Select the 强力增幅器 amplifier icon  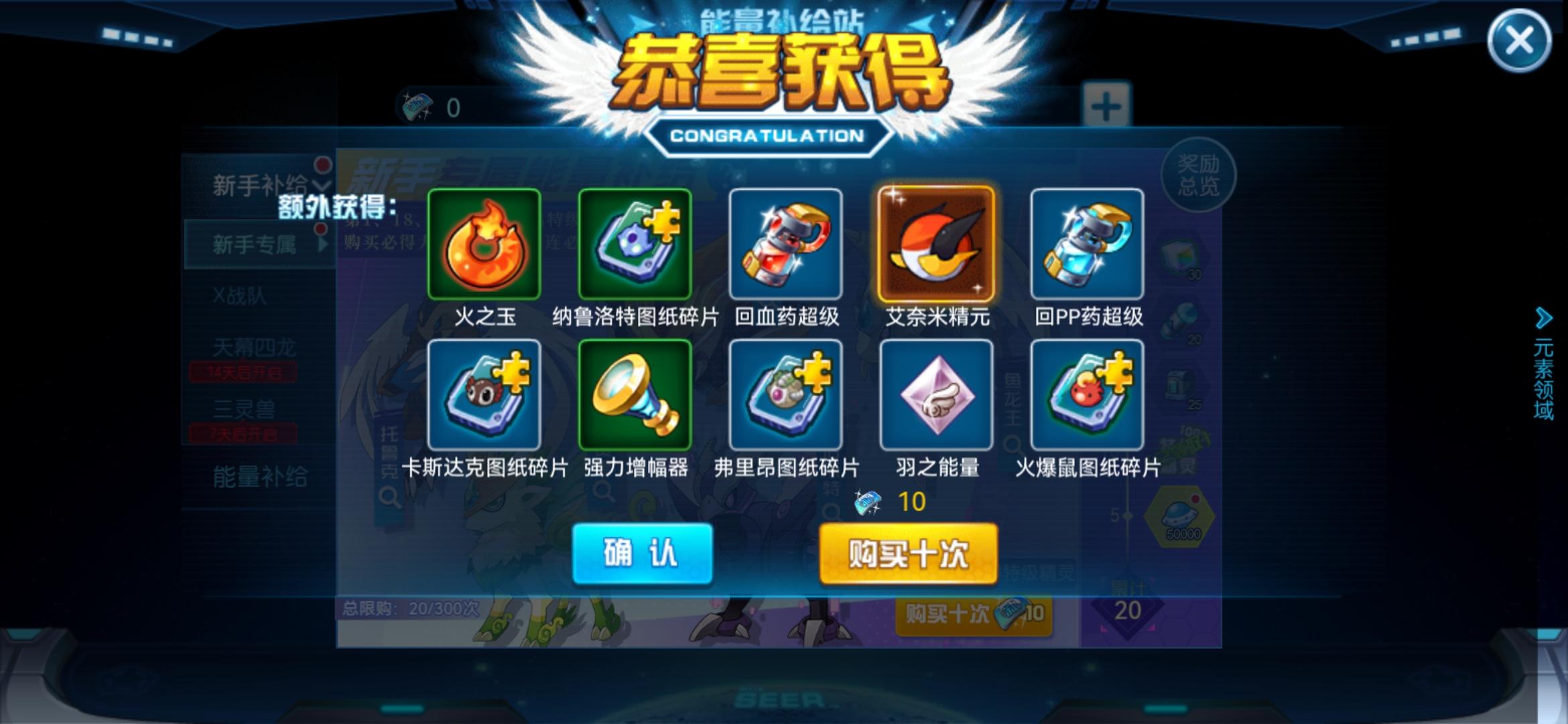click(635, 396)
